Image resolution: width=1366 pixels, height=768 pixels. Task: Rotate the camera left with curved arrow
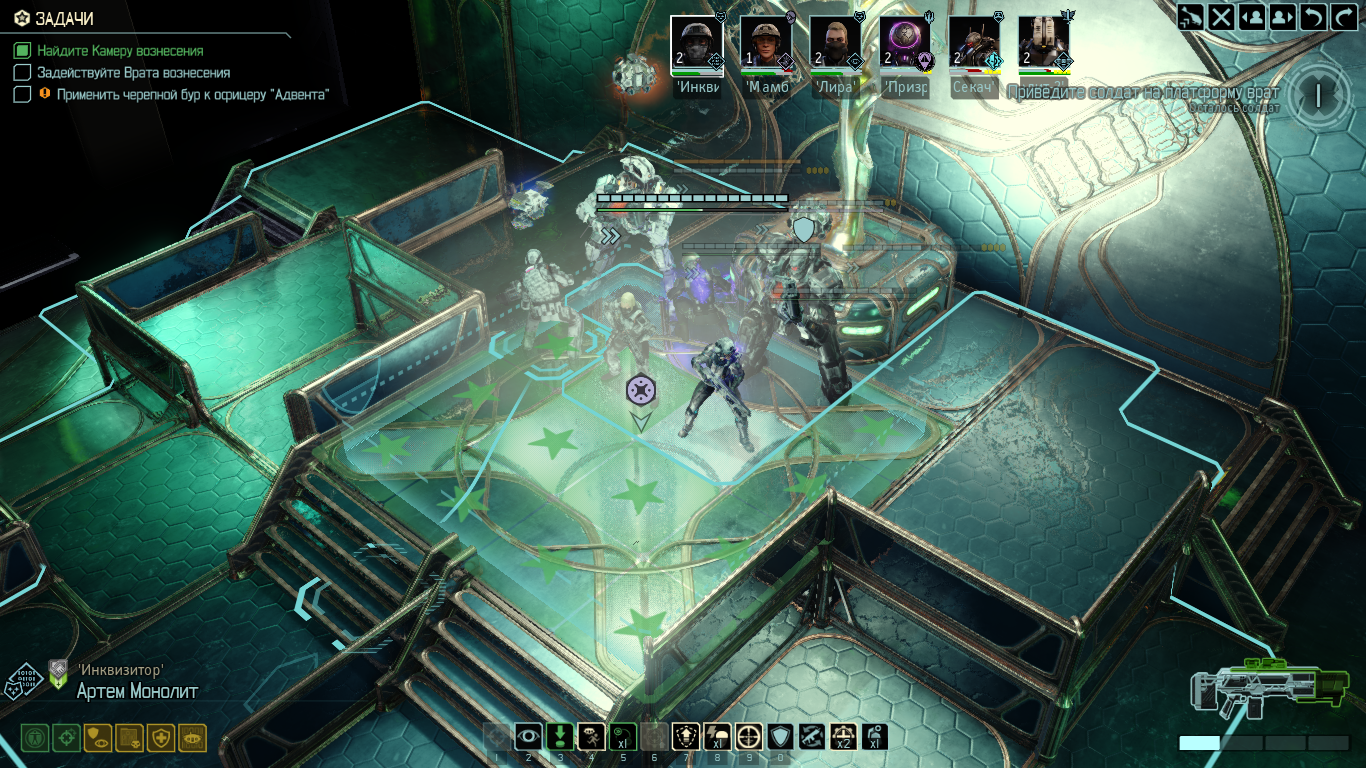(1313, 16)
